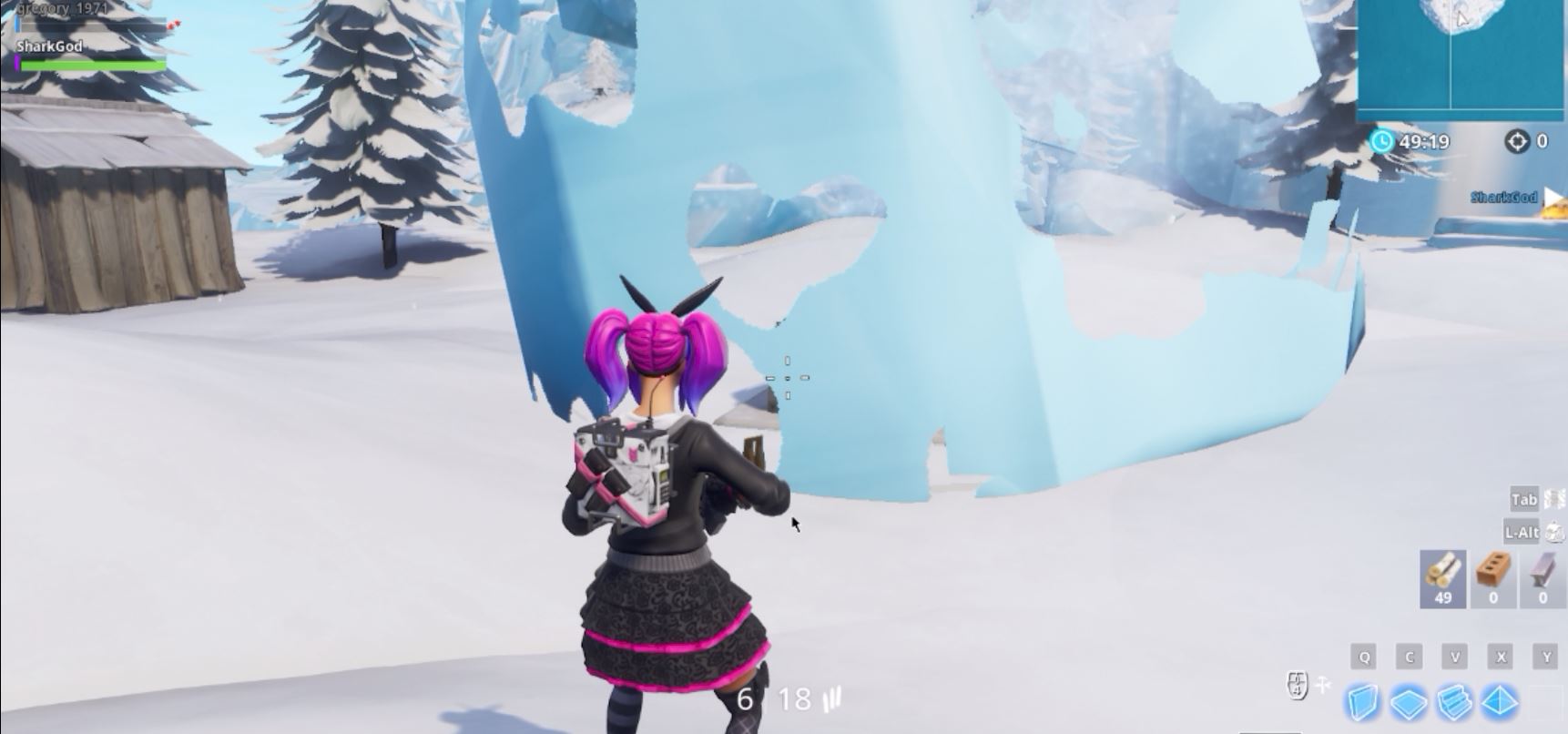Viewport: 1568px width, 734px height.
Task: Select the Q weapon slot key
Action: click(x=1364, y=656)
